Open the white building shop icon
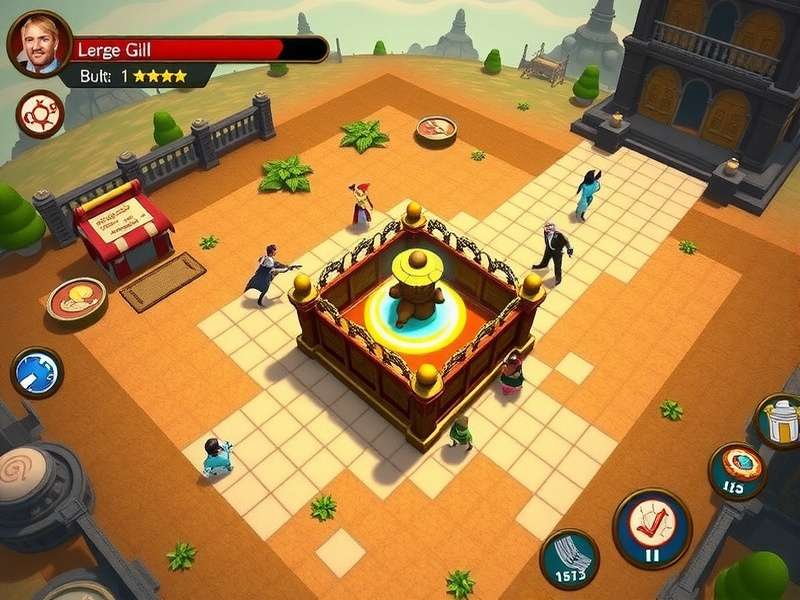Screen dimensions: 800x600 (780, 420)
